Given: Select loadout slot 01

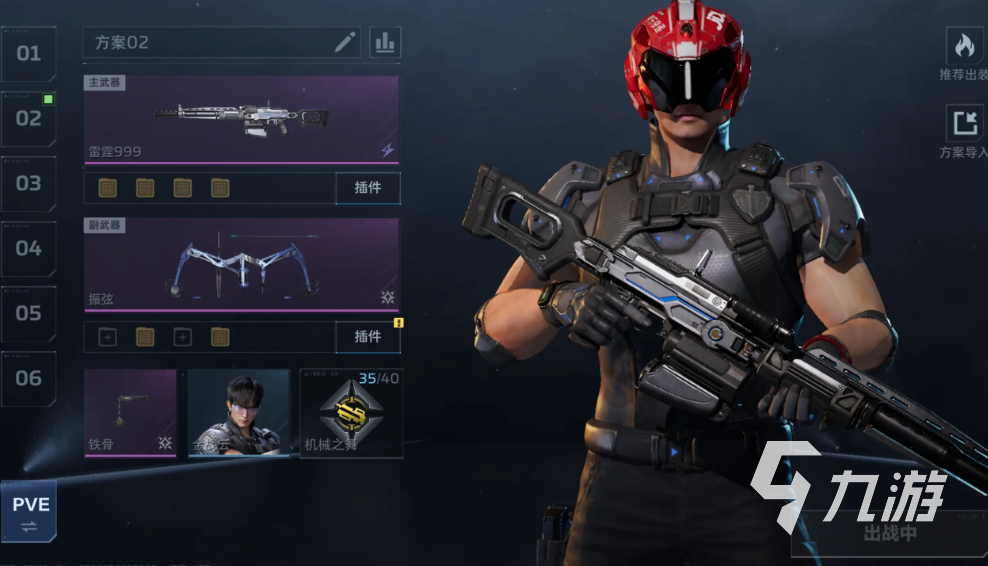Looking at the screenshot, I should (28, 53).
